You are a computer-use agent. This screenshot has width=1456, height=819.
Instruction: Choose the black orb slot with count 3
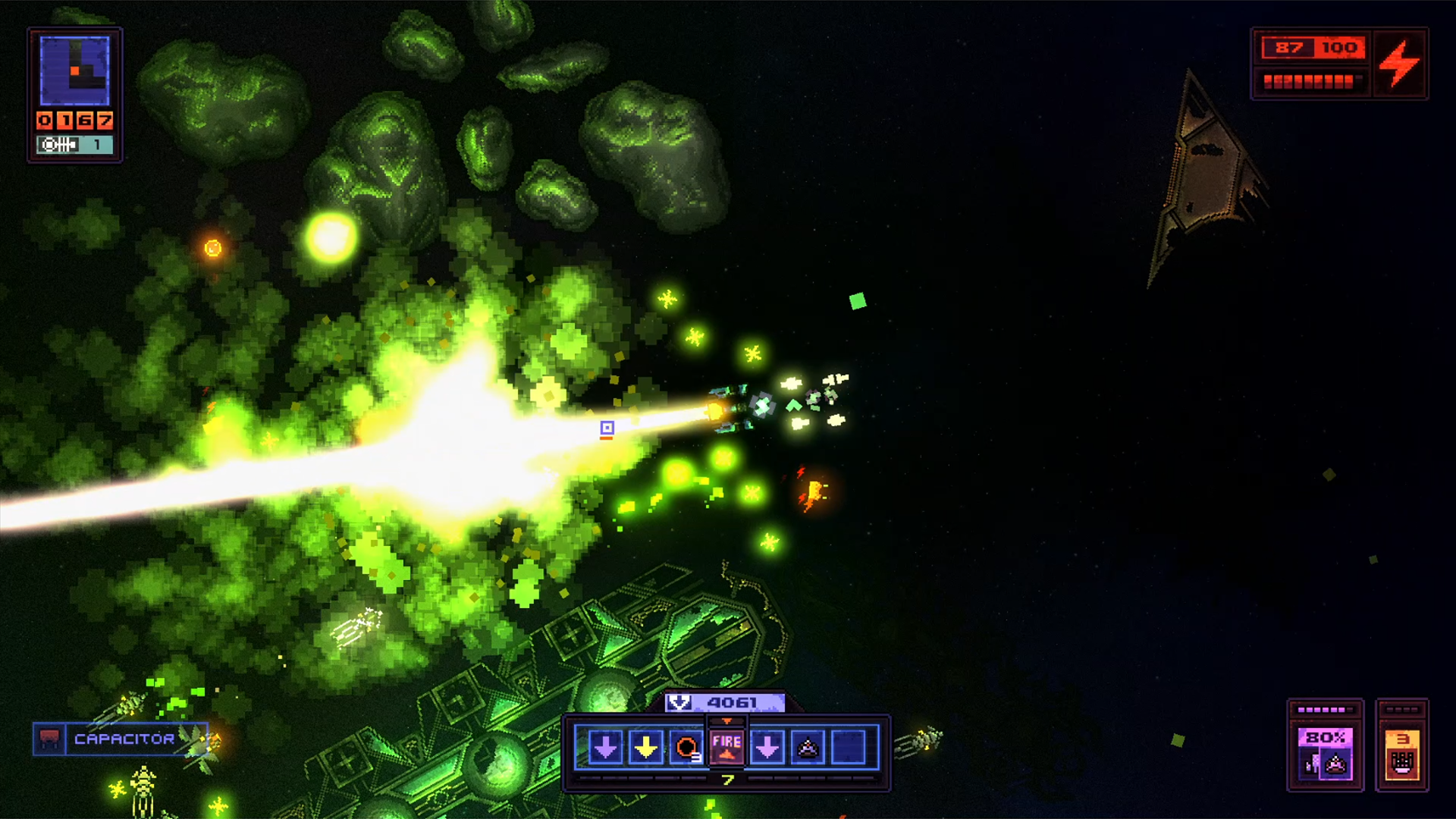click(686, 748)
